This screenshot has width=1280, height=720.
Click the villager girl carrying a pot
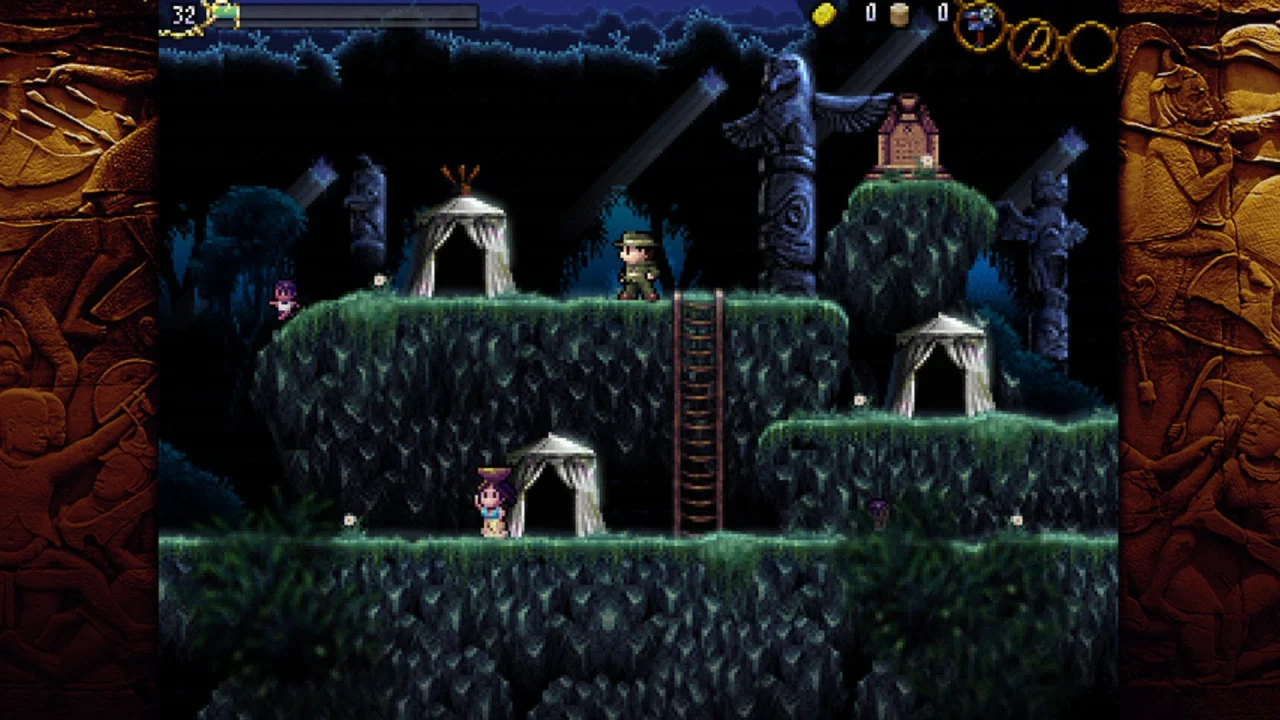click(491, 500)
